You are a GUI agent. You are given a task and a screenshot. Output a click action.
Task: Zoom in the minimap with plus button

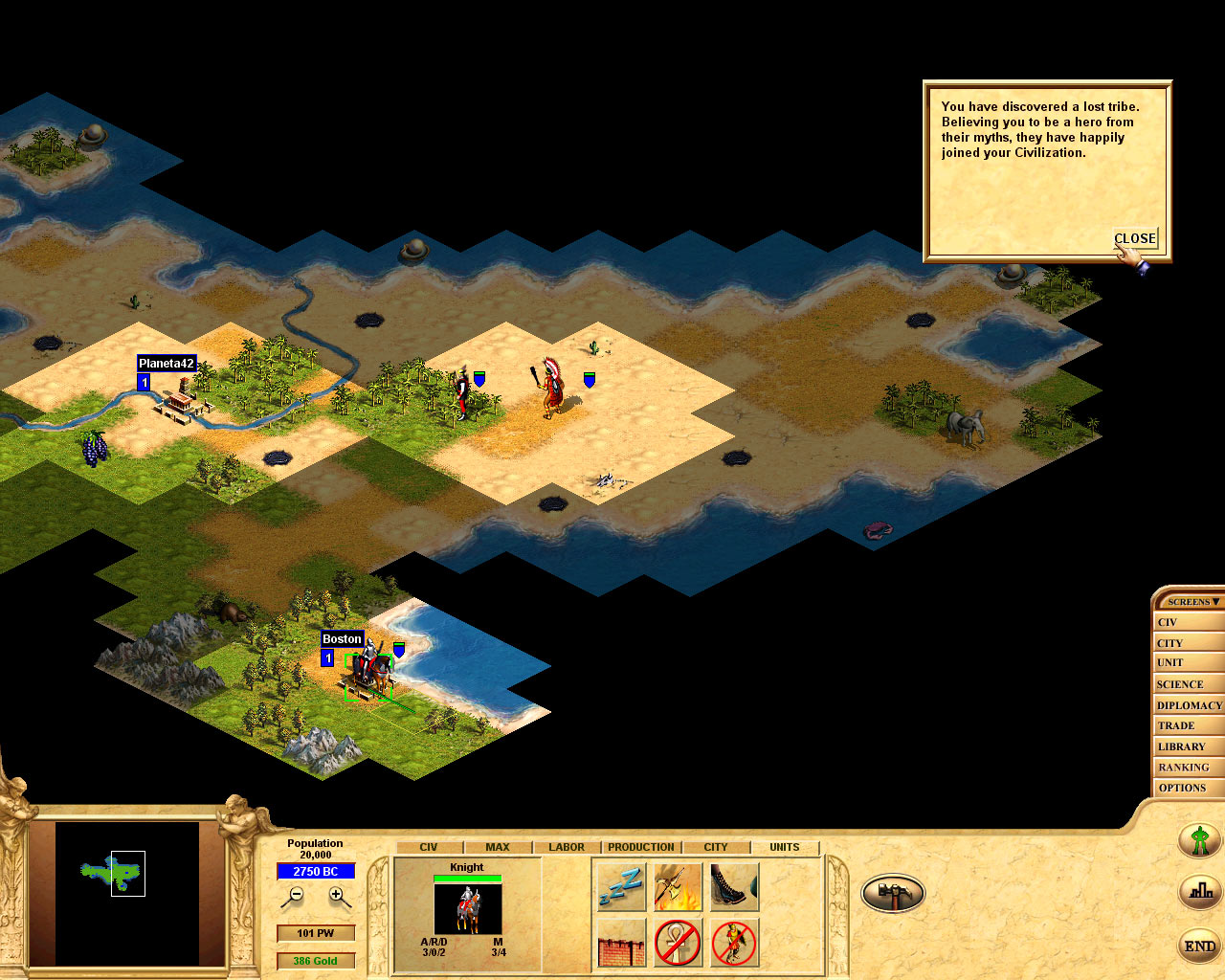pos(335,895)
